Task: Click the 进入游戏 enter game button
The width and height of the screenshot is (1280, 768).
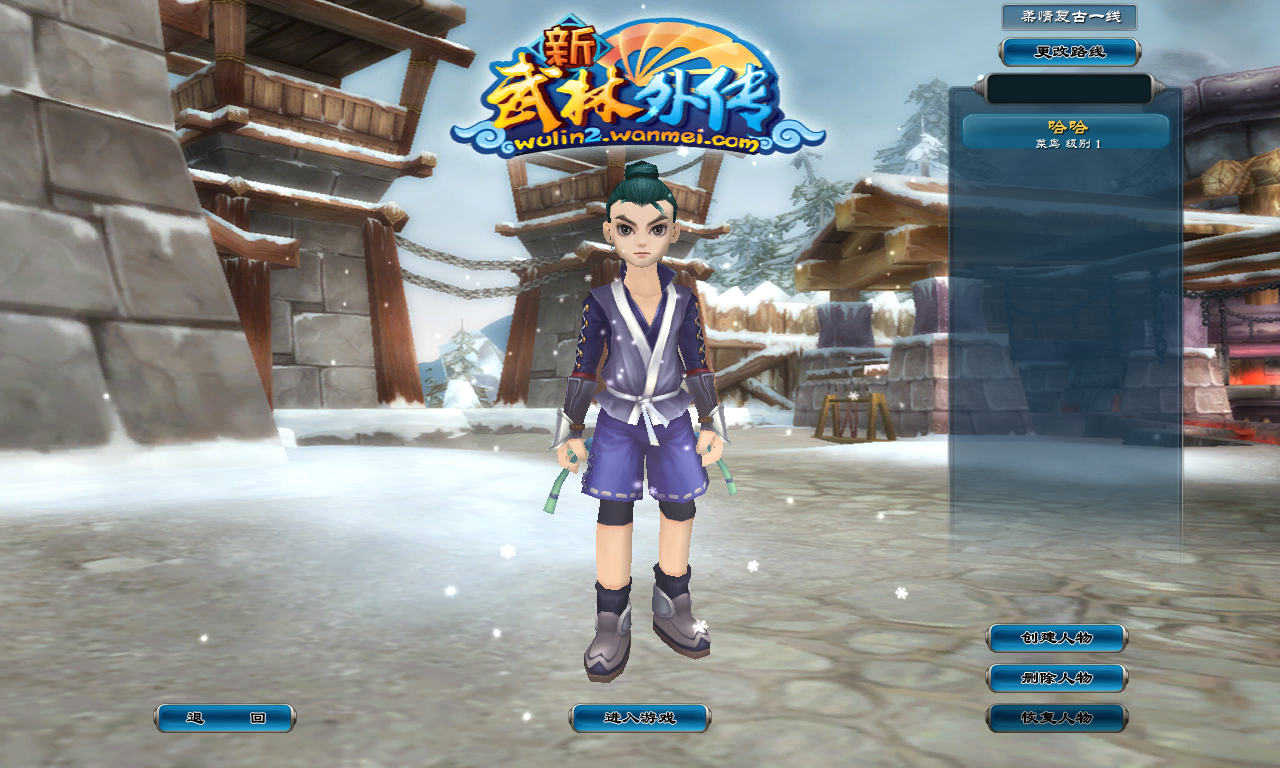Action: click(x=640, y=718)
